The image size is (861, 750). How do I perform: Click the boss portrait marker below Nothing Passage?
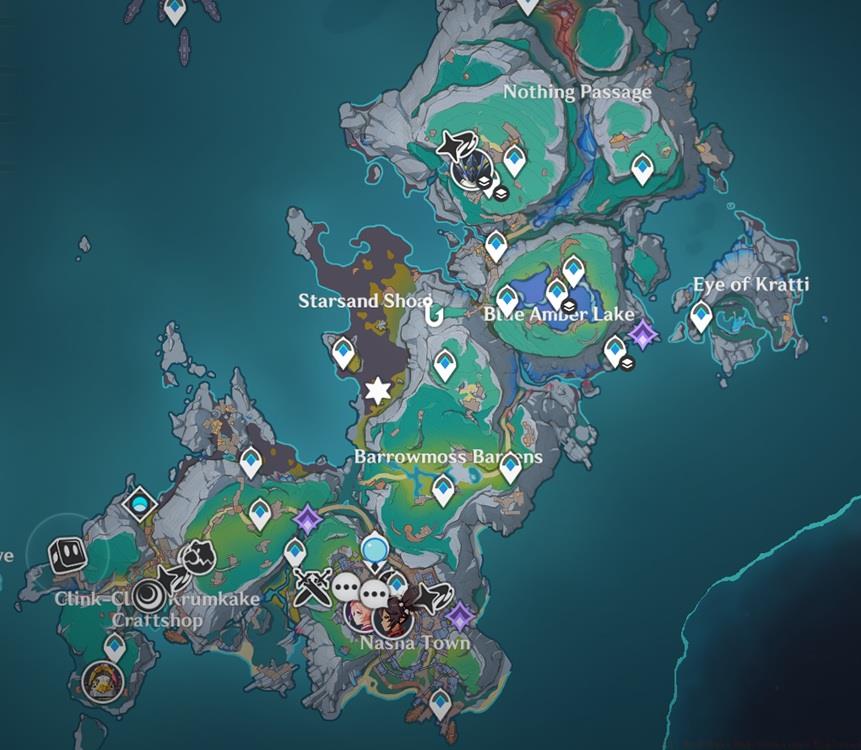click(468, 169)
